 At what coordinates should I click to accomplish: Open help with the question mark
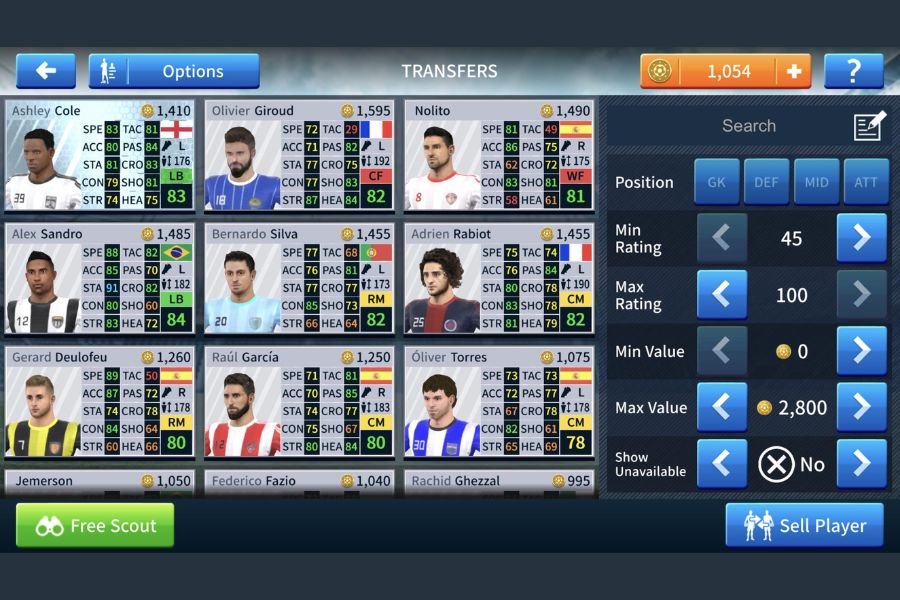853,71
